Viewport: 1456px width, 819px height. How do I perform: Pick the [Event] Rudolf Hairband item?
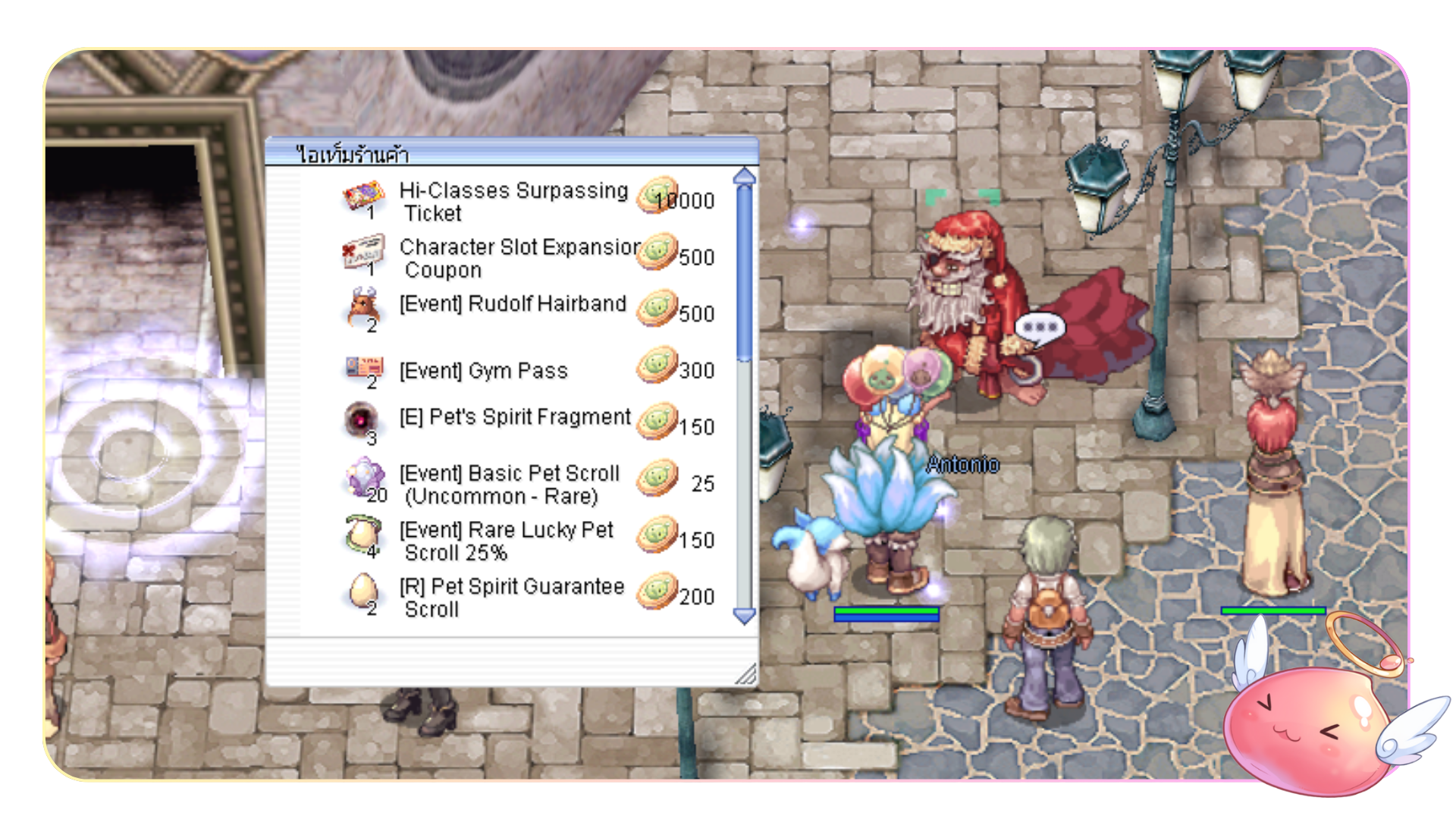coord(513,304)
